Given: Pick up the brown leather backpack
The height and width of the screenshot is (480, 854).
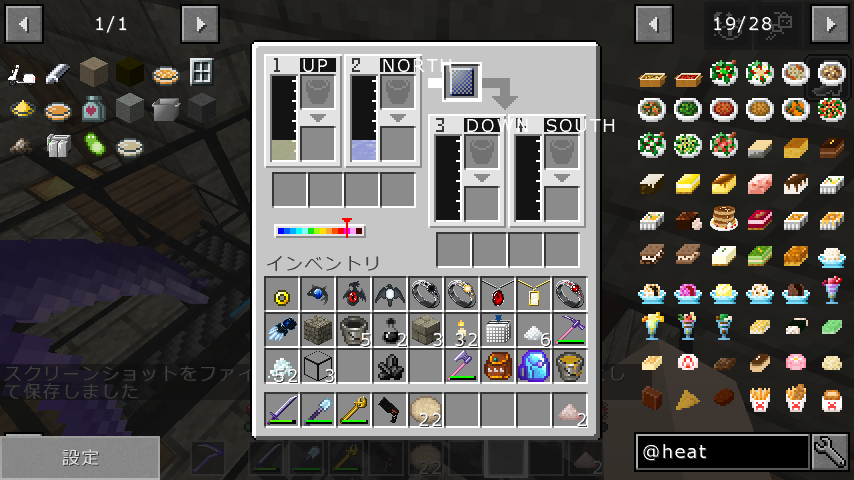Looking at the screenshot, I should tap(497, 366).
